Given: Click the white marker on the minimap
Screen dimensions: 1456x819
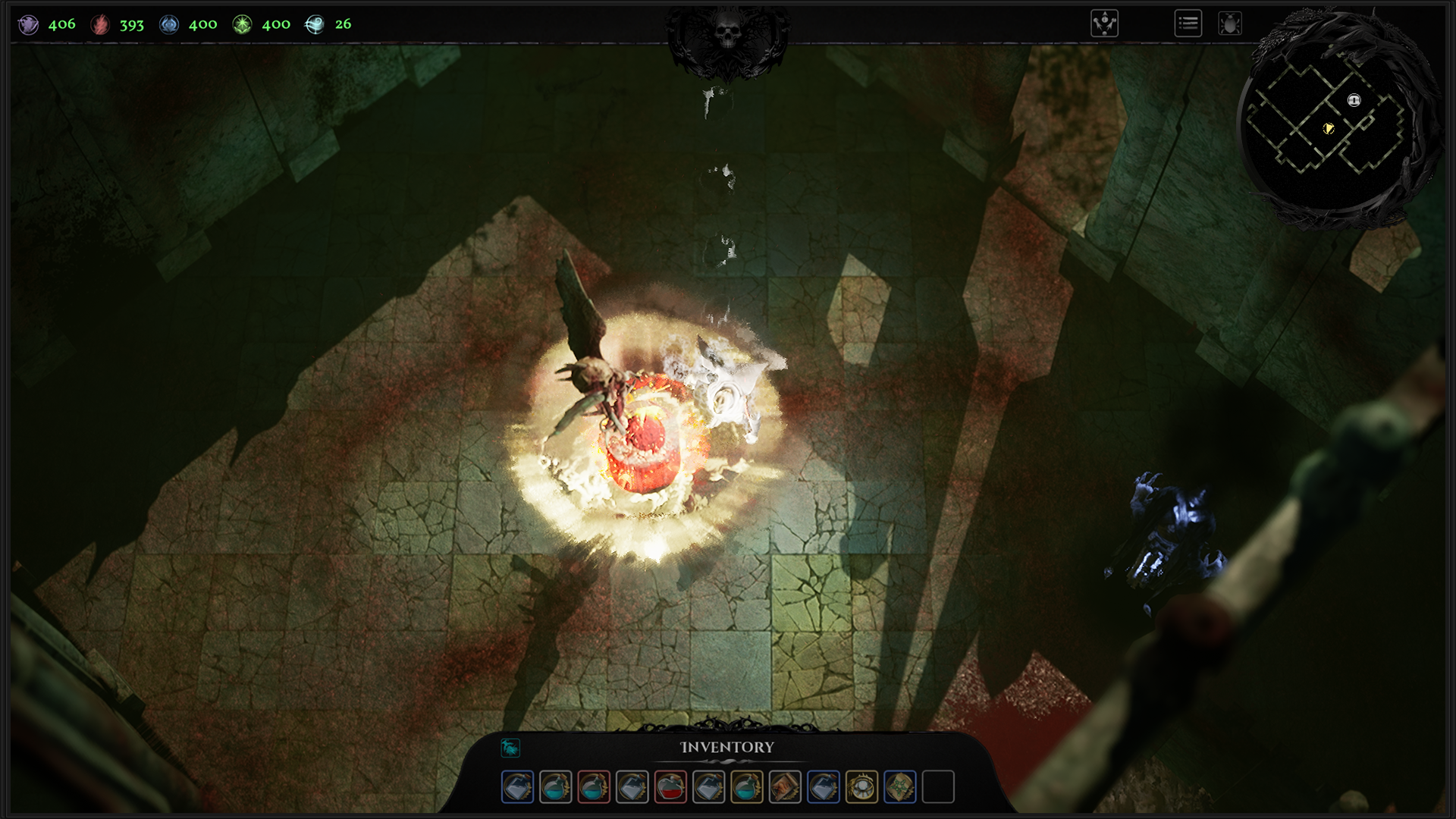Looking at the screenshot, I should [x=1354, y=100].
